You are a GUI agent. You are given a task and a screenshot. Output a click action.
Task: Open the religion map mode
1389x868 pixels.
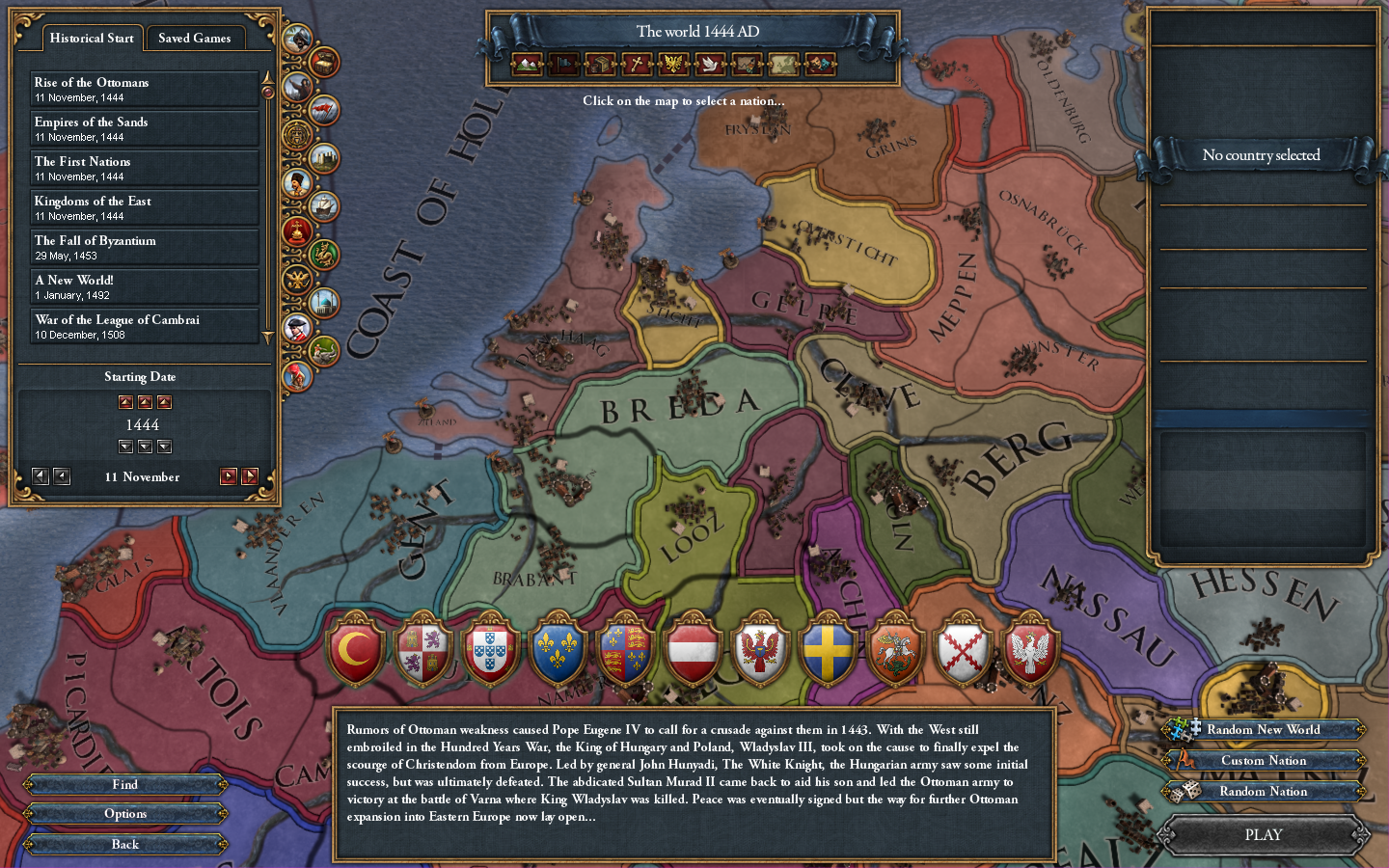pos(637,65)
